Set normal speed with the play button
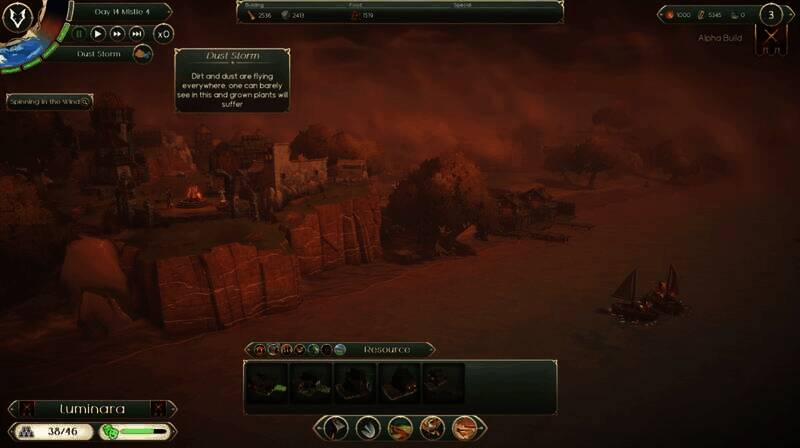 [x=99, y=33]
